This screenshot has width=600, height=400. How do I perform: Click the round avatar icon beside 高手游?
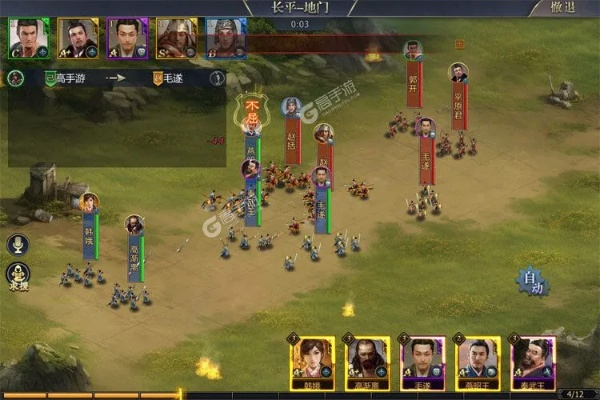coord(16,77)
